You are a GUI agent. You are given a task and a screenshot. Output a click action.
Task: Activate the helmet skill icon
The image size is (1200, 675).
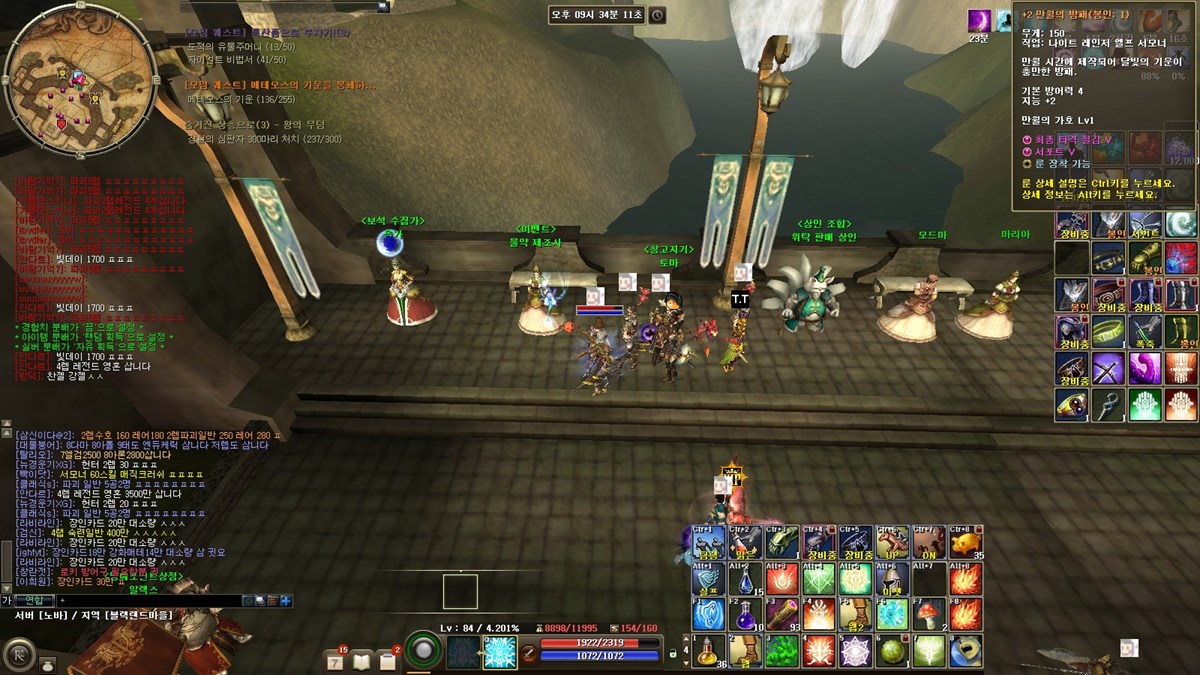[x=891, y=579]
